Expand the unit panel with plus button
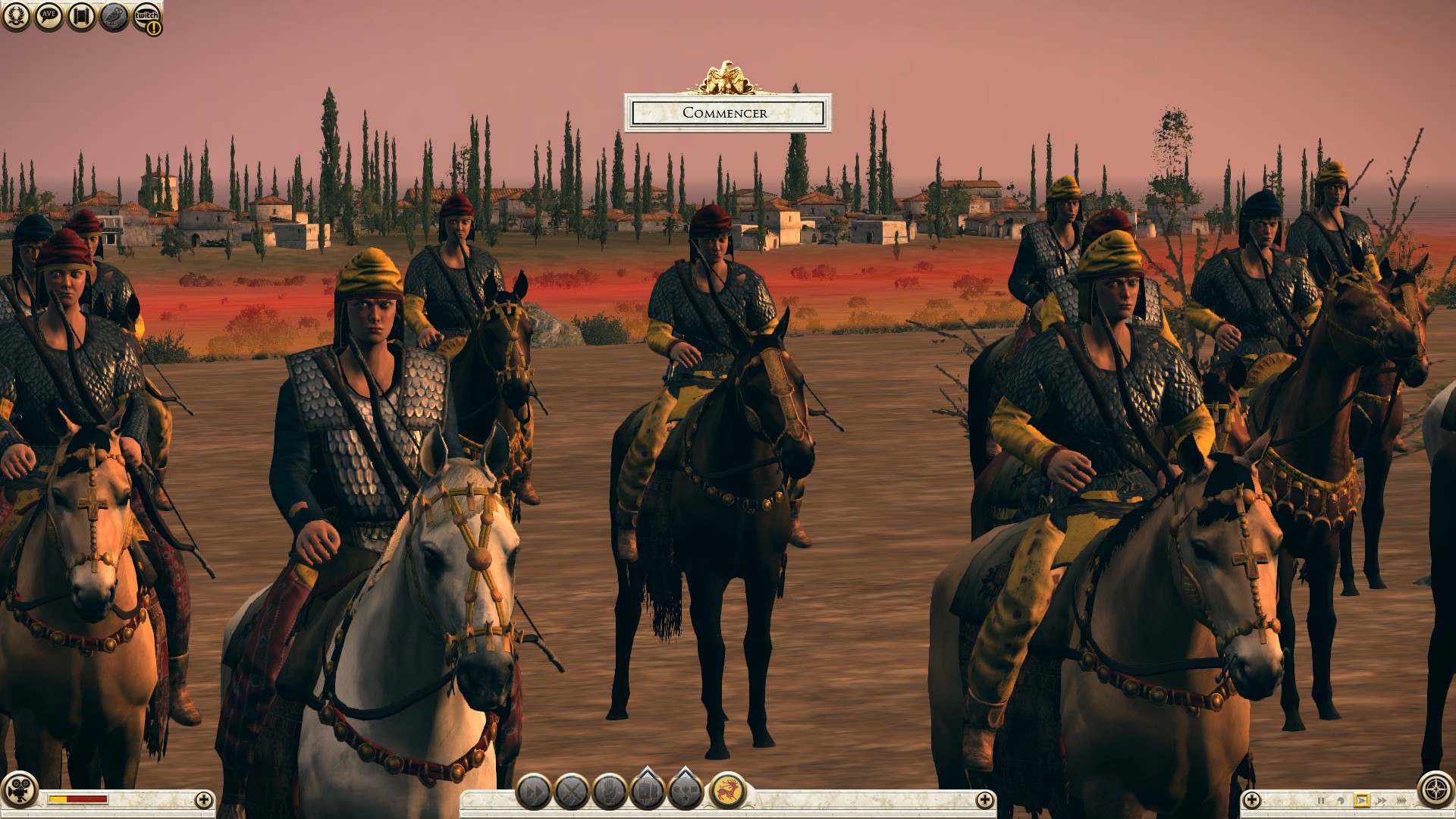Screen dimensions: 1456x819 click(984, 799)
